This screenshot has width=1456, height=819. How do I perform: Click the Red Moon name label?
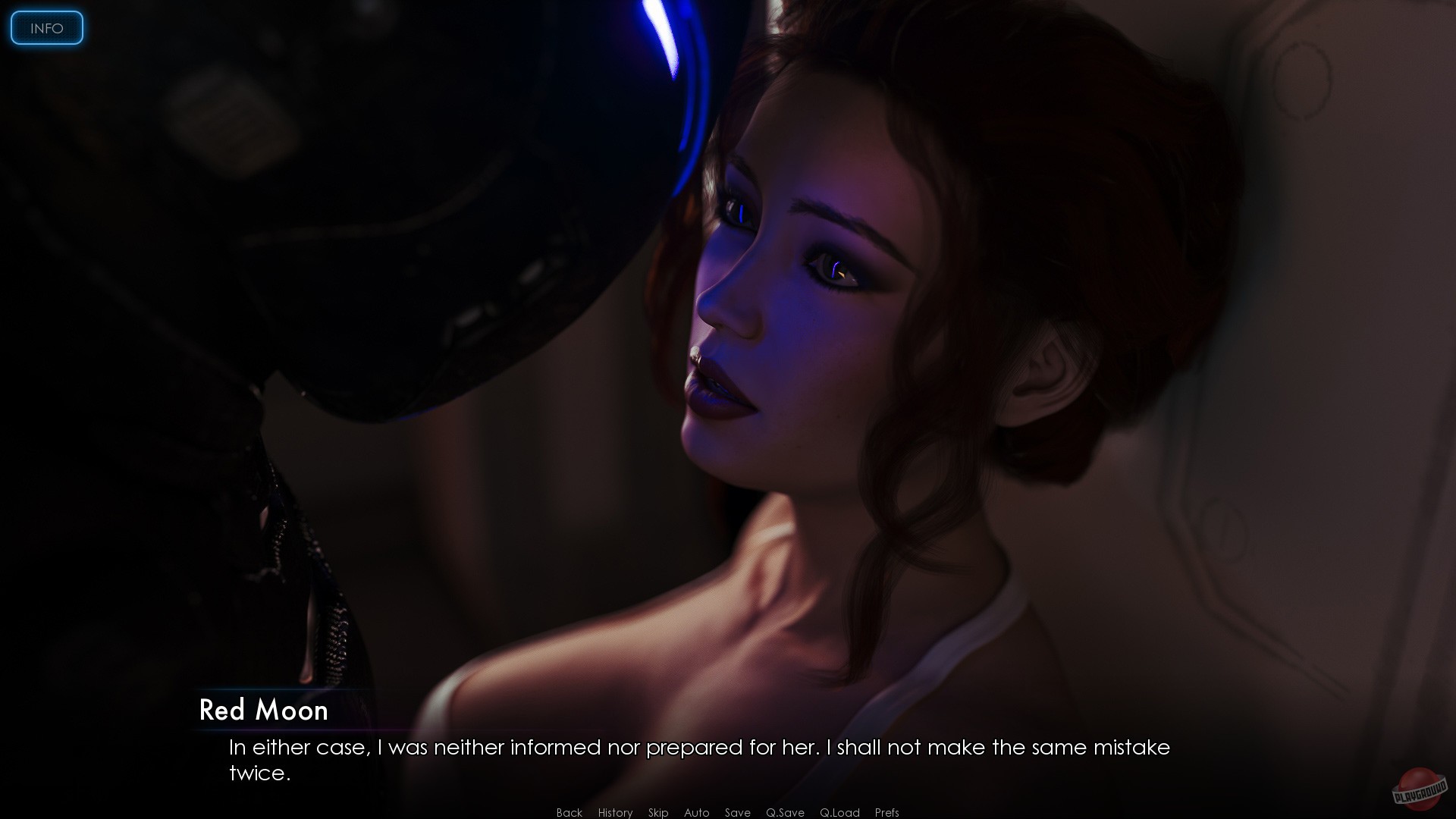pos(264,711)
